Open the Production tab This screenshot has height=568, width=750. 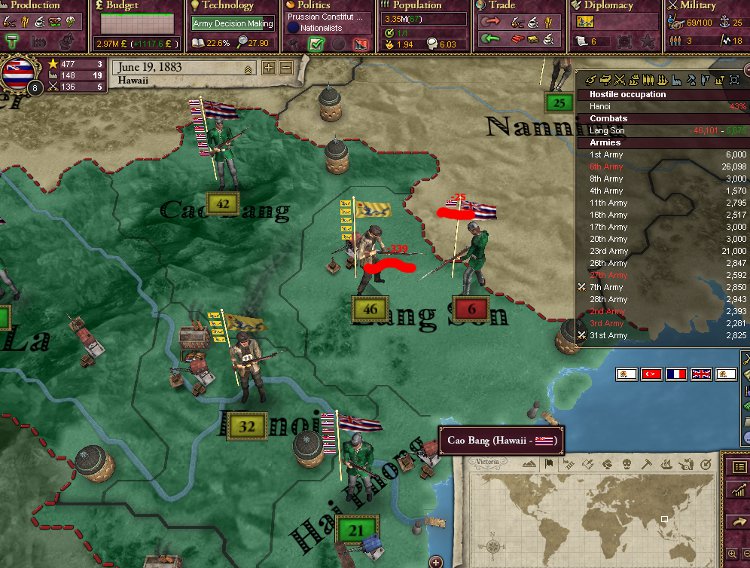click(x=34, y=6)
